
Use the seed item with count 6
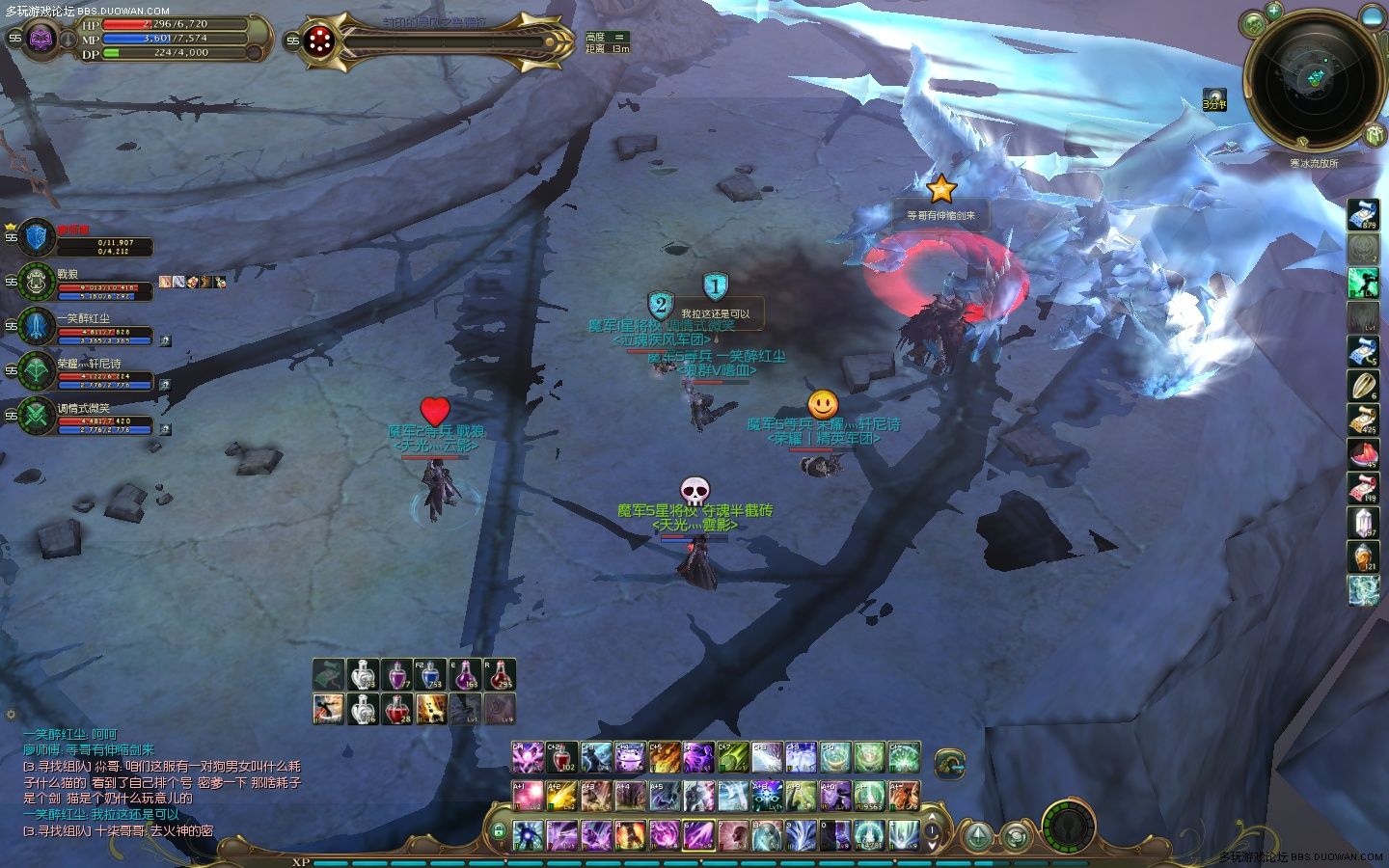1363,386
